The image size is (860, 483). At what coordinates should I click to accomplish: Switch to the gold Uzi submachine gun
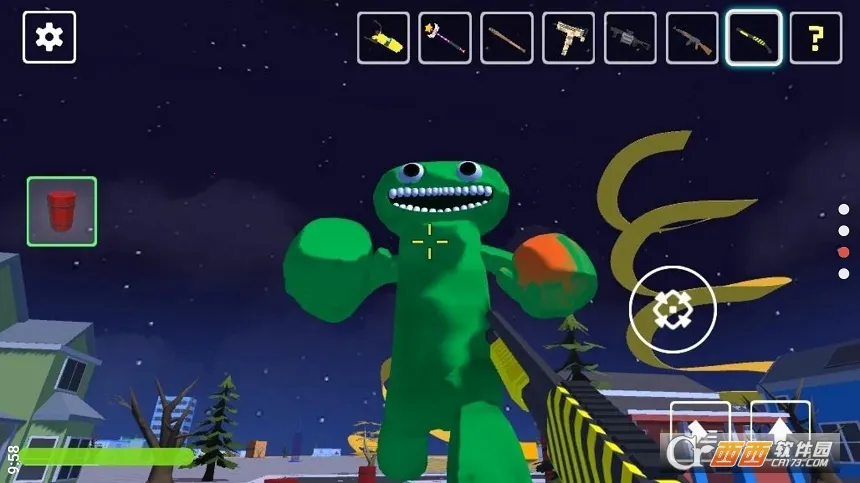click(568, 38)
